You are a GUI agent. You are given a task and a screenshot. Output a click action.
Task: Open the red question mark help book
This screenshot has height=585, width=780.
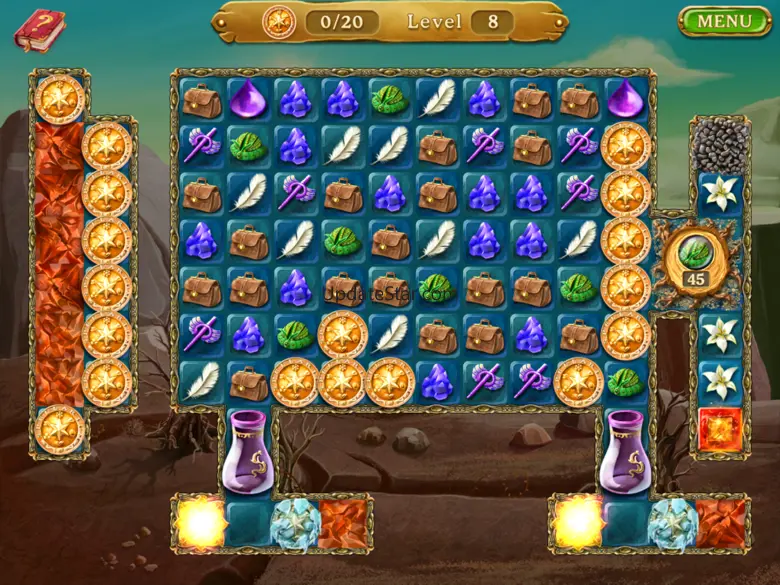point(38,29)
